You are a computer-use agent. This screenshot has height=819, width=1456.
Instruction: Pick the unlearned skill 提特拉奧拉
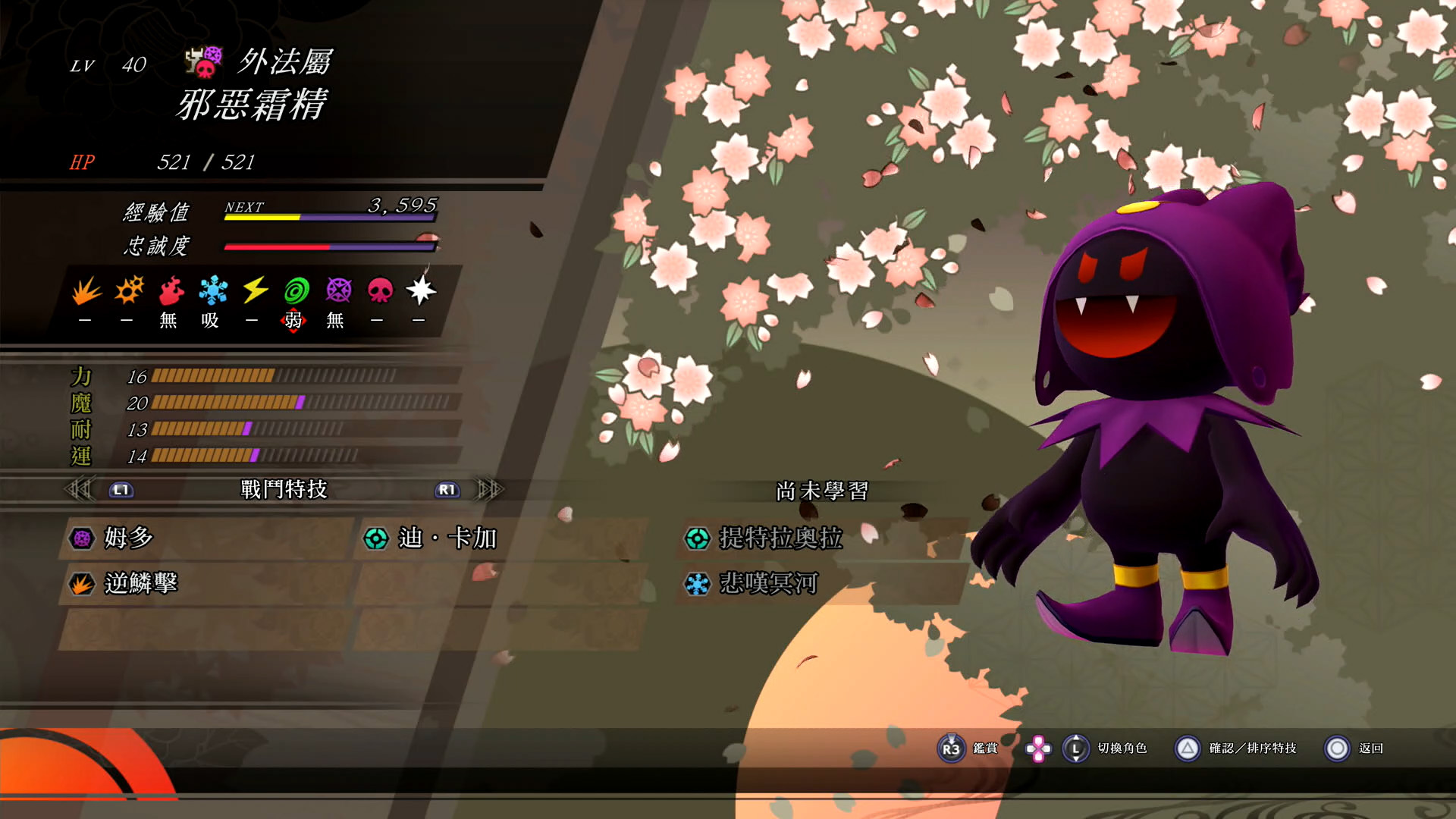click(781, 538)
